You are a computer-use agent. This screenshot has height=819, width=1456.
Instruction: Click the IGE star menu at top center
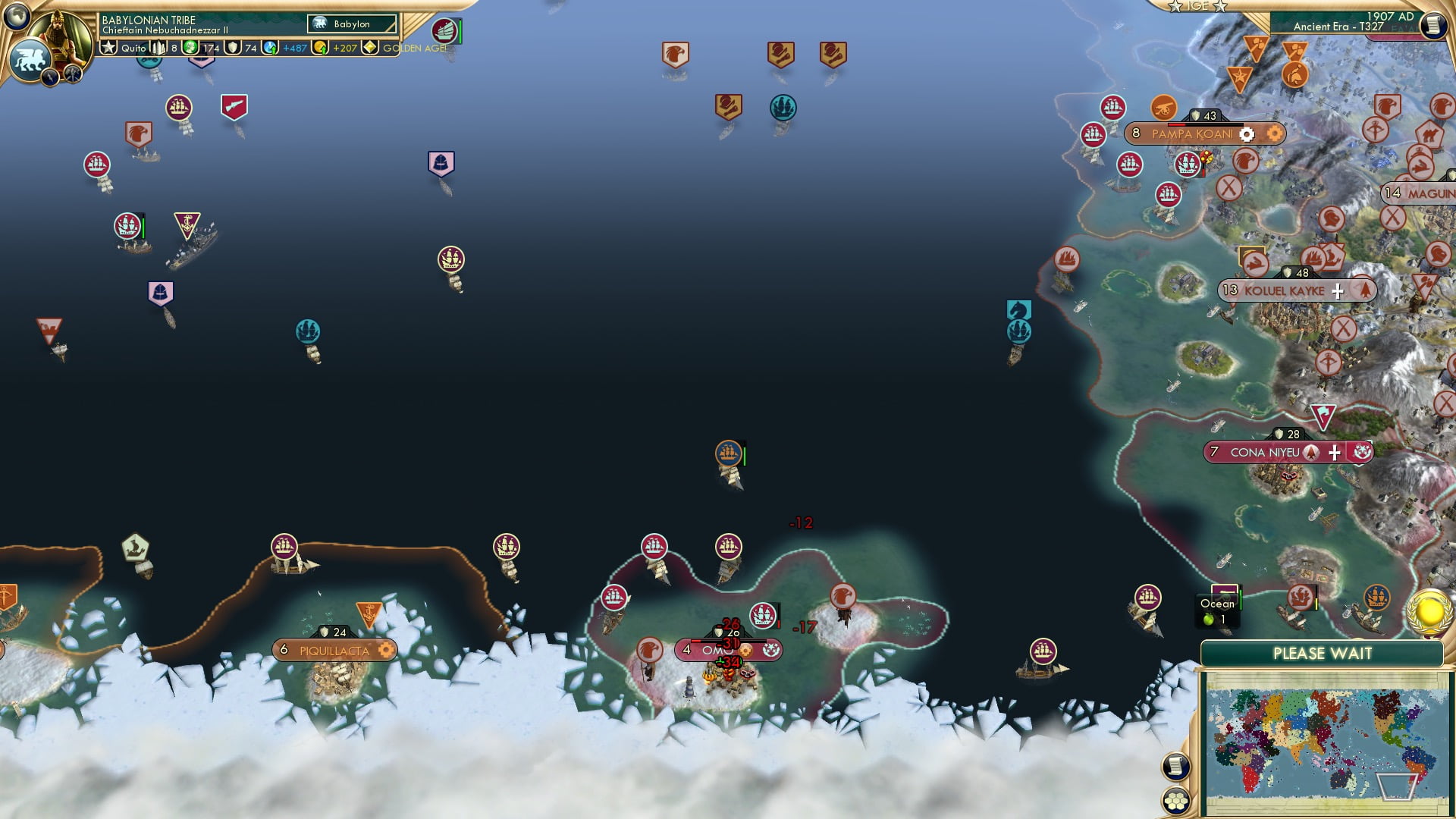1198,6
